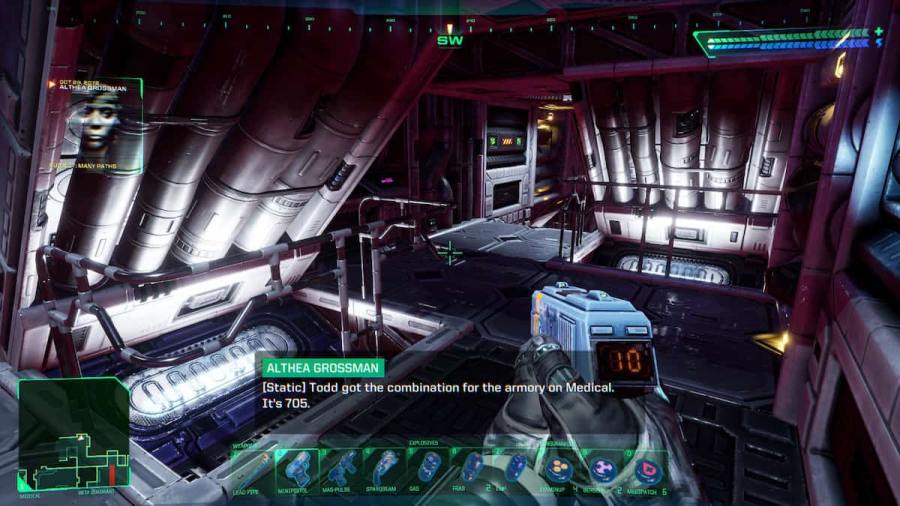This screenshot has height=506, width=900.
Task: Select the Berserk patch slot
Action: point(604,468)
